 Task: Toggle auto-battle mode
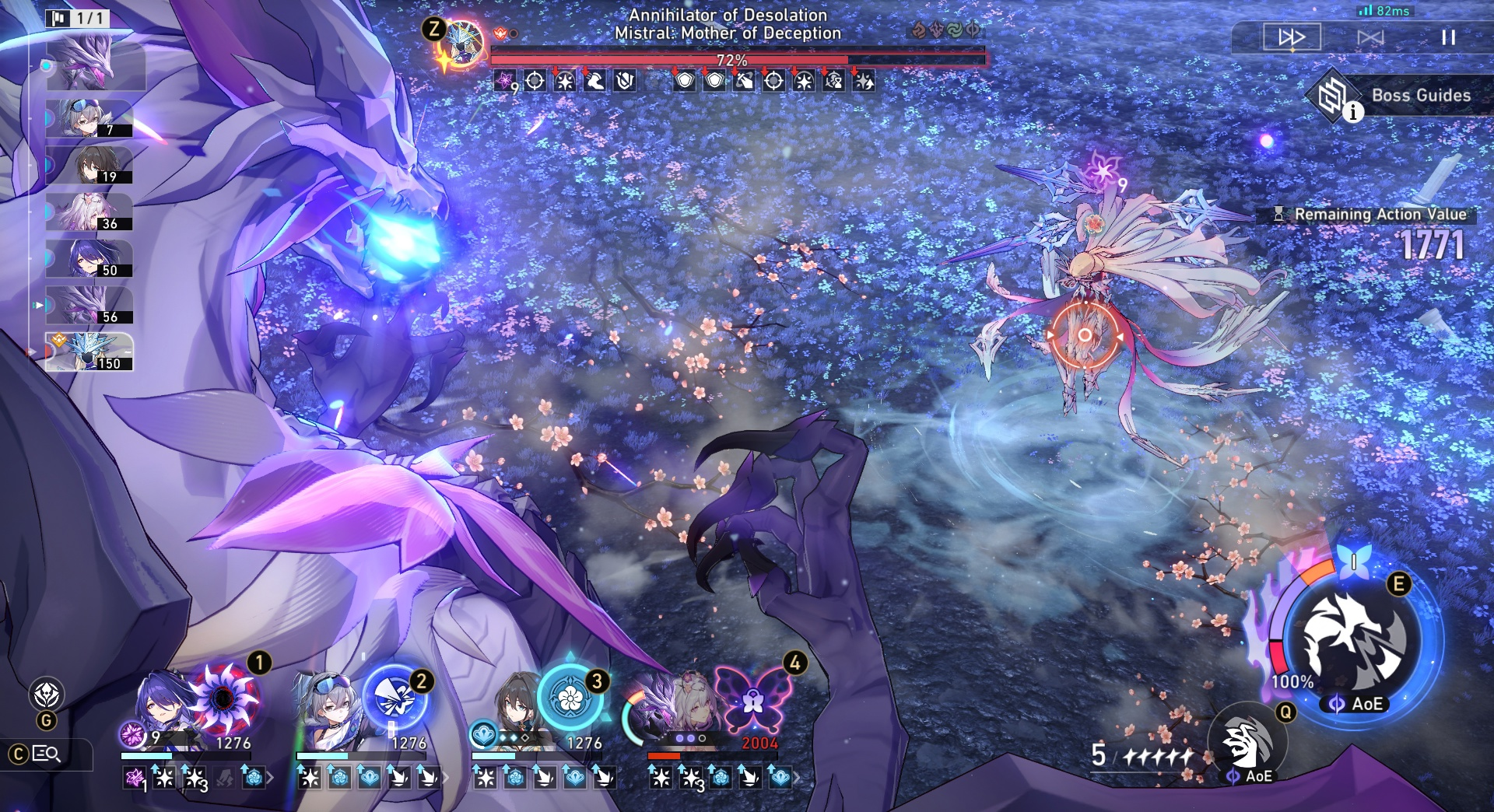coord(1370,37)
